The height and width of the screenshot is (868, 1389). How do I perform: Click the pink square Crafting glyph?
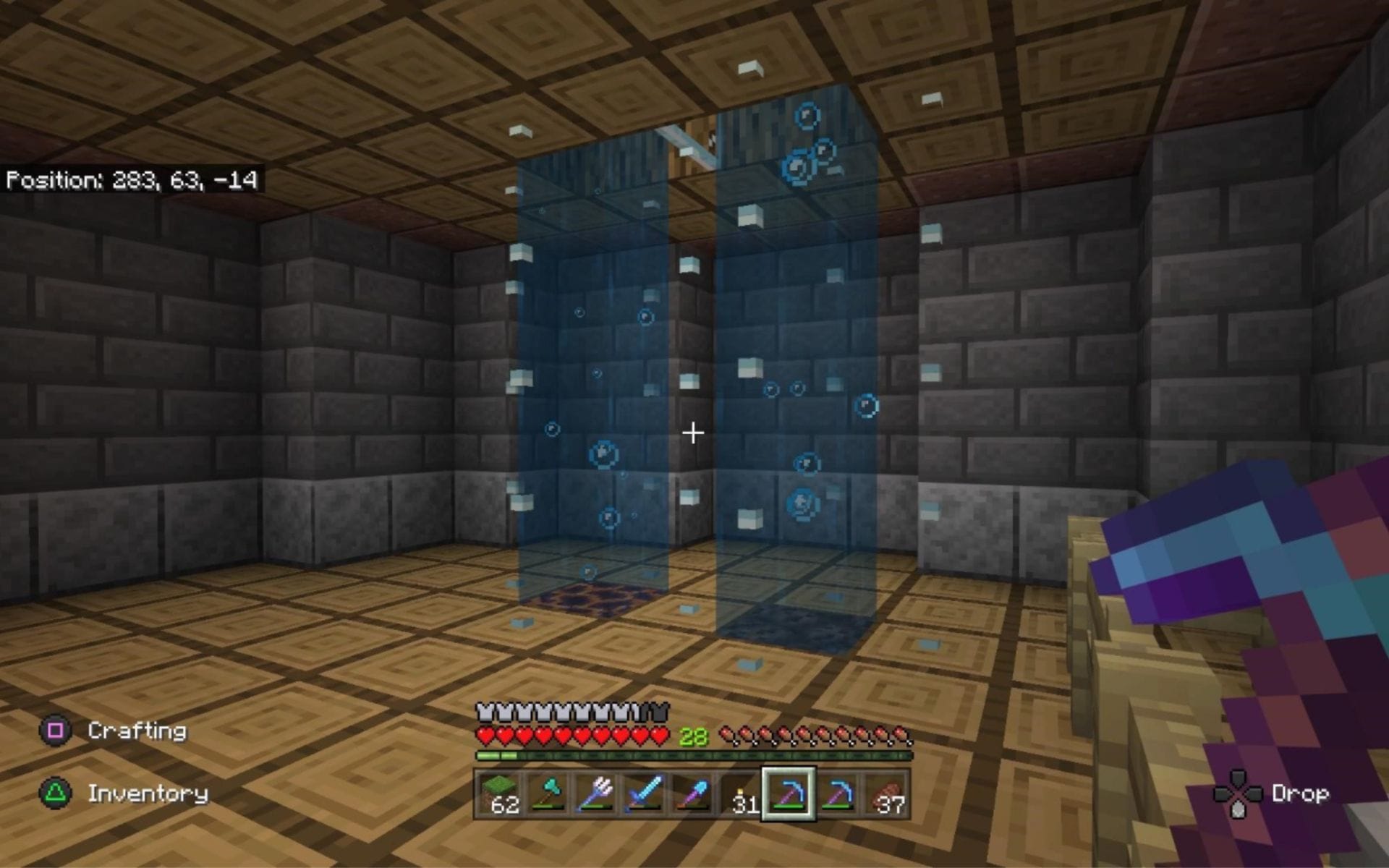56,731
